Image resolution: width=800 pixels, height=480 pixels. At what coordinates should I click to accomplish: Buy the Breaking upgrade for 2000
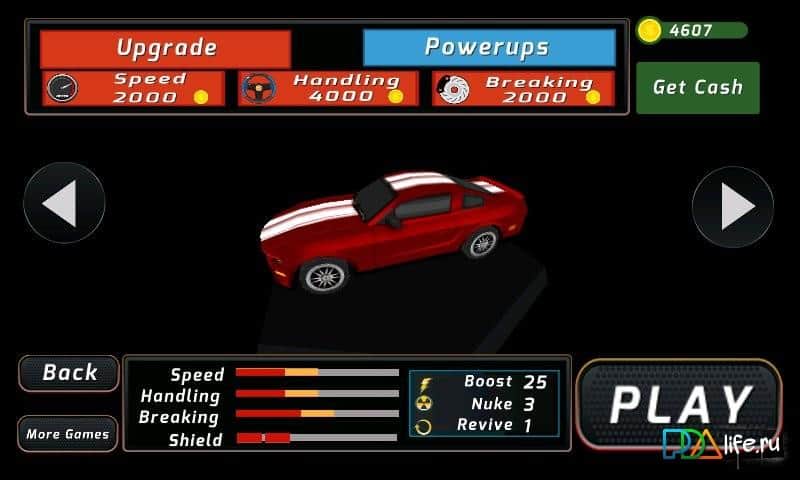pyautogui.click(x=523, y=88)
